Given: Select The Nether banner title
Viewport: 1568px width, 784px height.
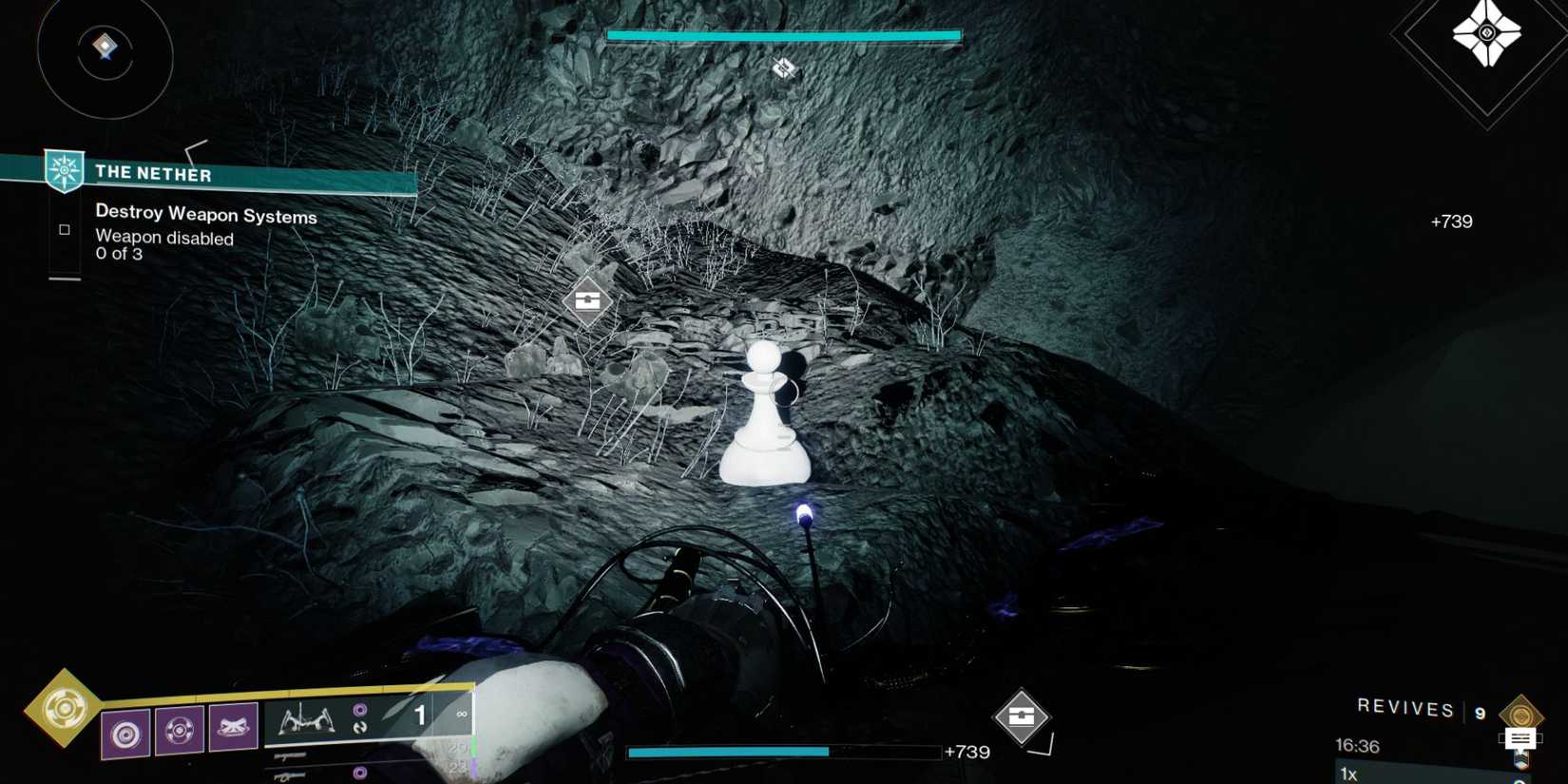Looking at the screenshot, I should tap(152, 174).
